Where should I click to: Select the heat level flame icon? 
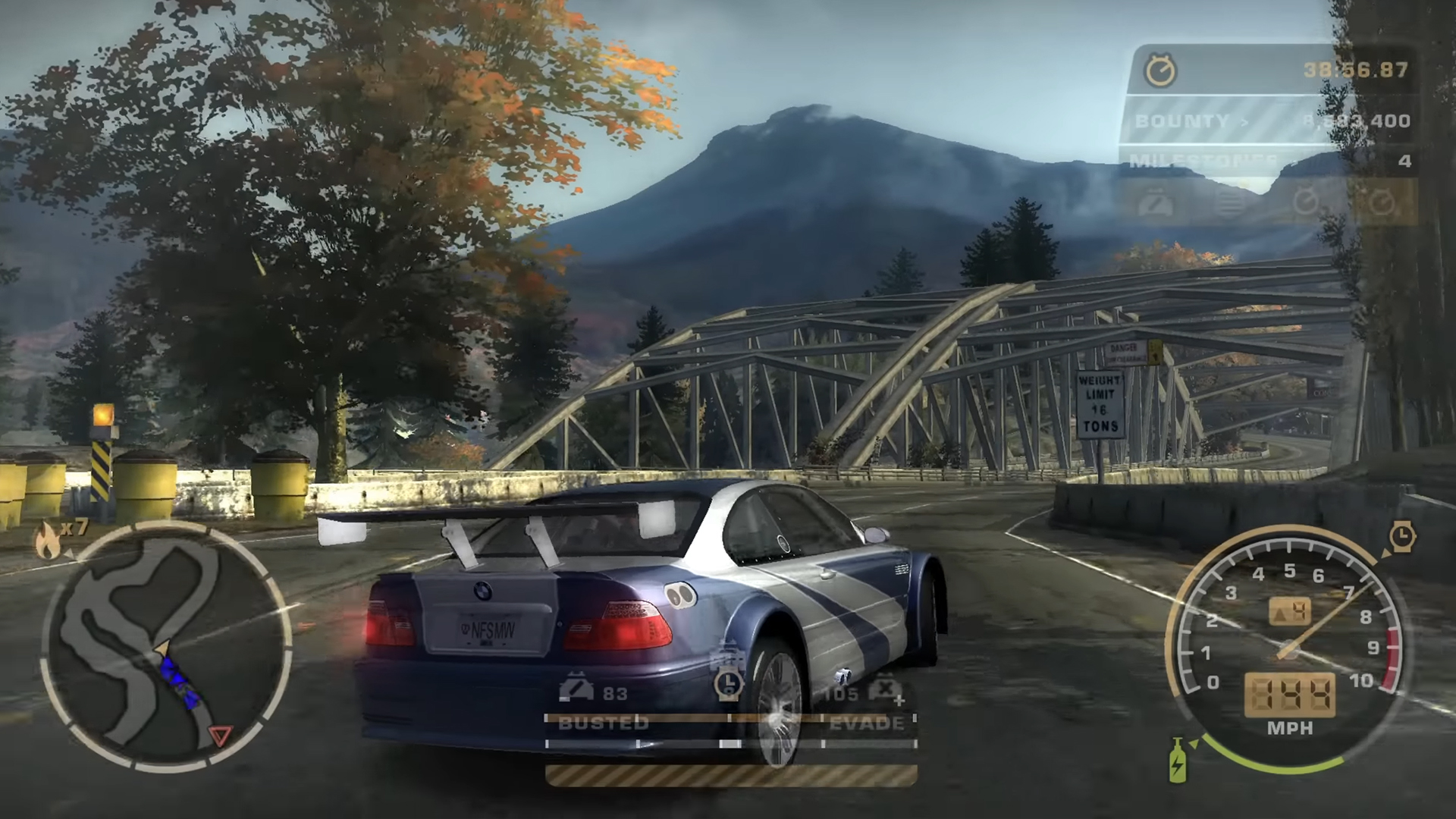pos(48,541)
